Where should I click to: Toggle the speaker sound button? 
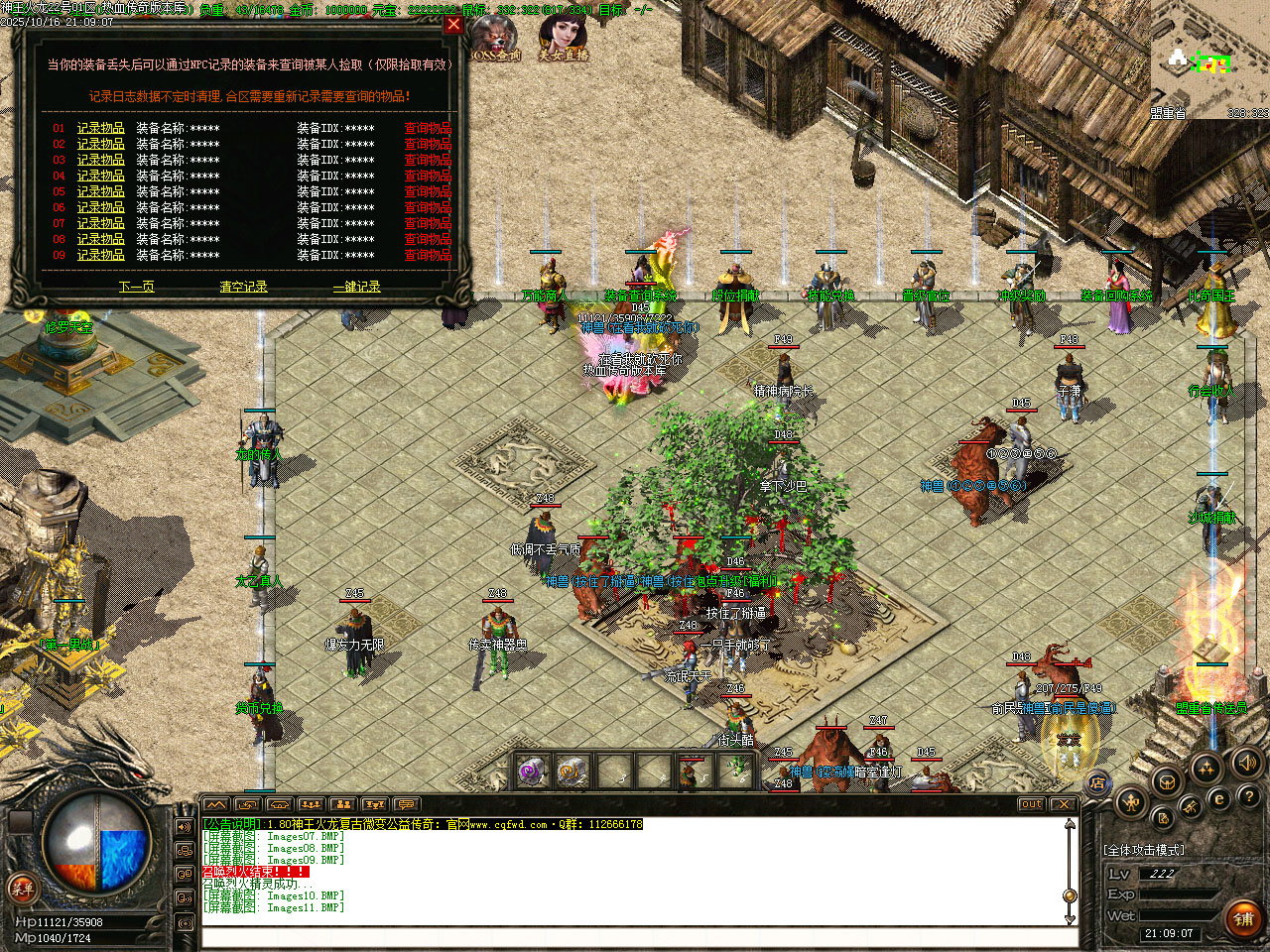(1245, 763)
